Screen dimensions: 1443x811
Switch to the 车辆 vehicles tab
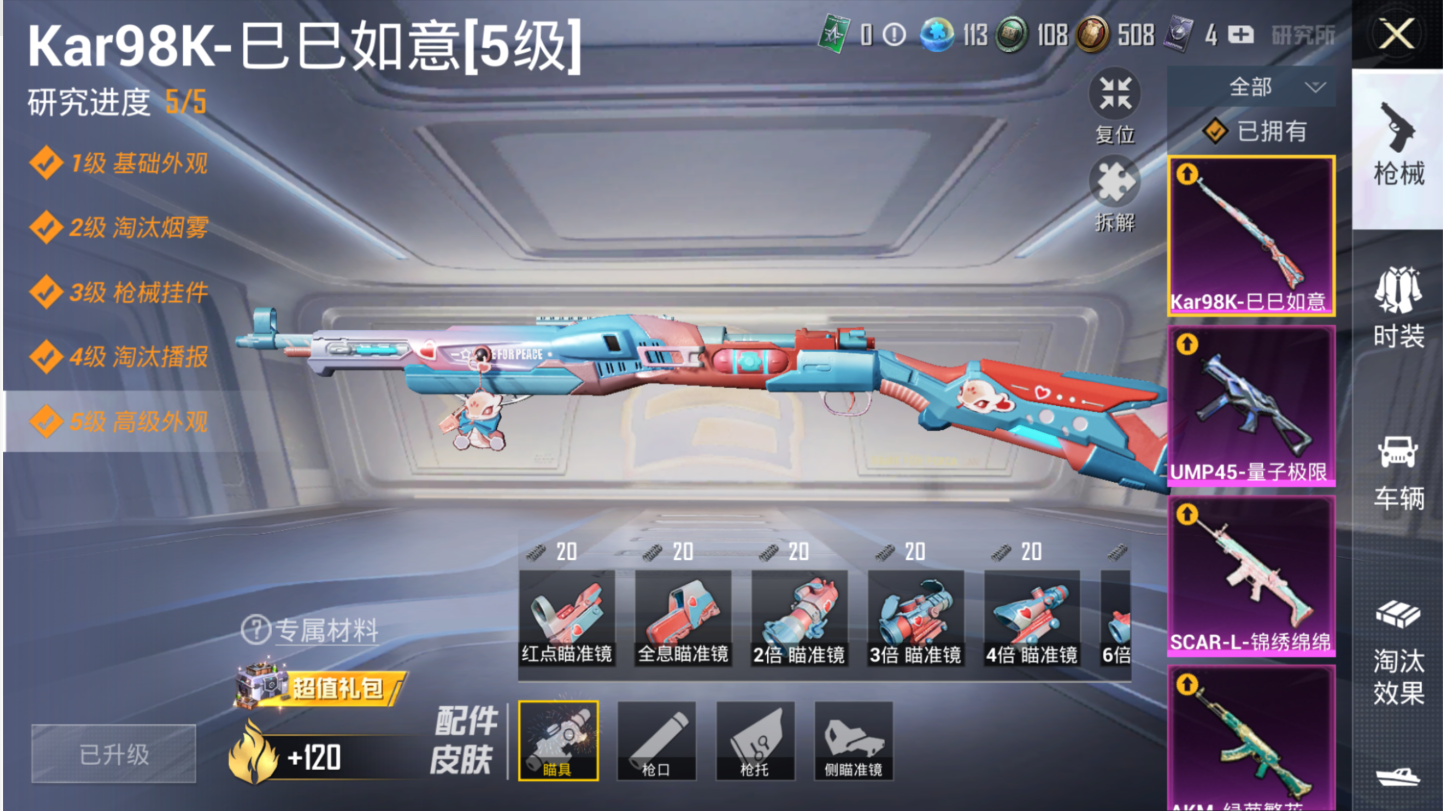[x=1398, y=470]
